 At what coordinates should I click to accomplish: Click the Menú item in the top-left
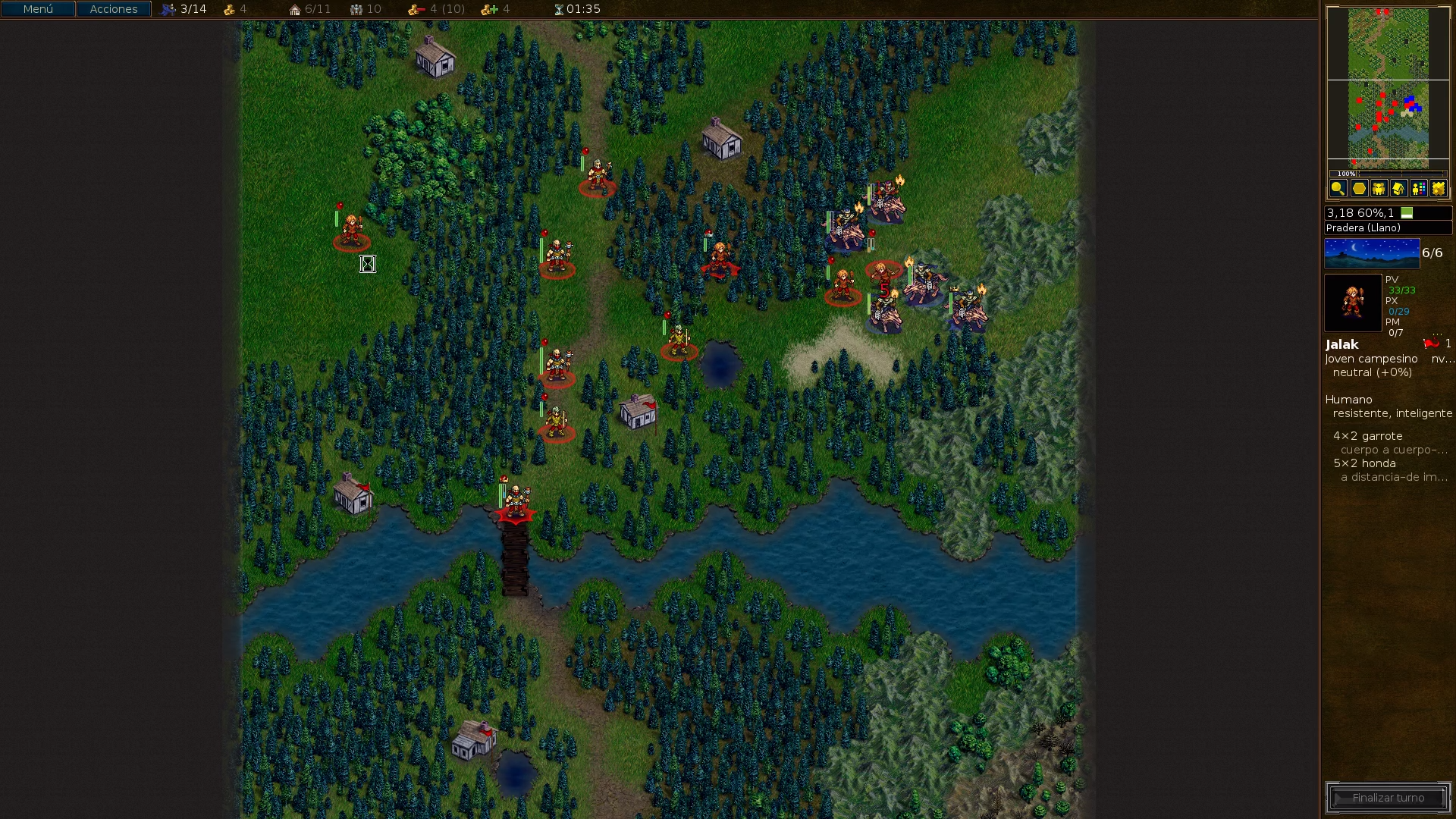(x=36, y=9)
